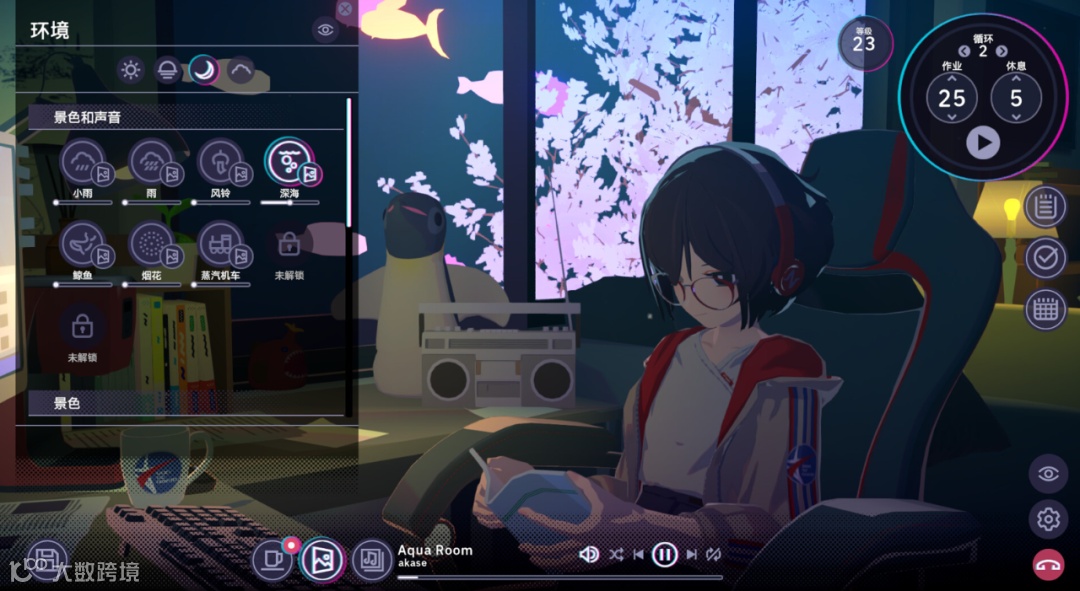Viewport: 1080px width, 591px height.
Task: Decrease the 休息 break minutes with the down arrow
Action: (x=1017, y=118)
